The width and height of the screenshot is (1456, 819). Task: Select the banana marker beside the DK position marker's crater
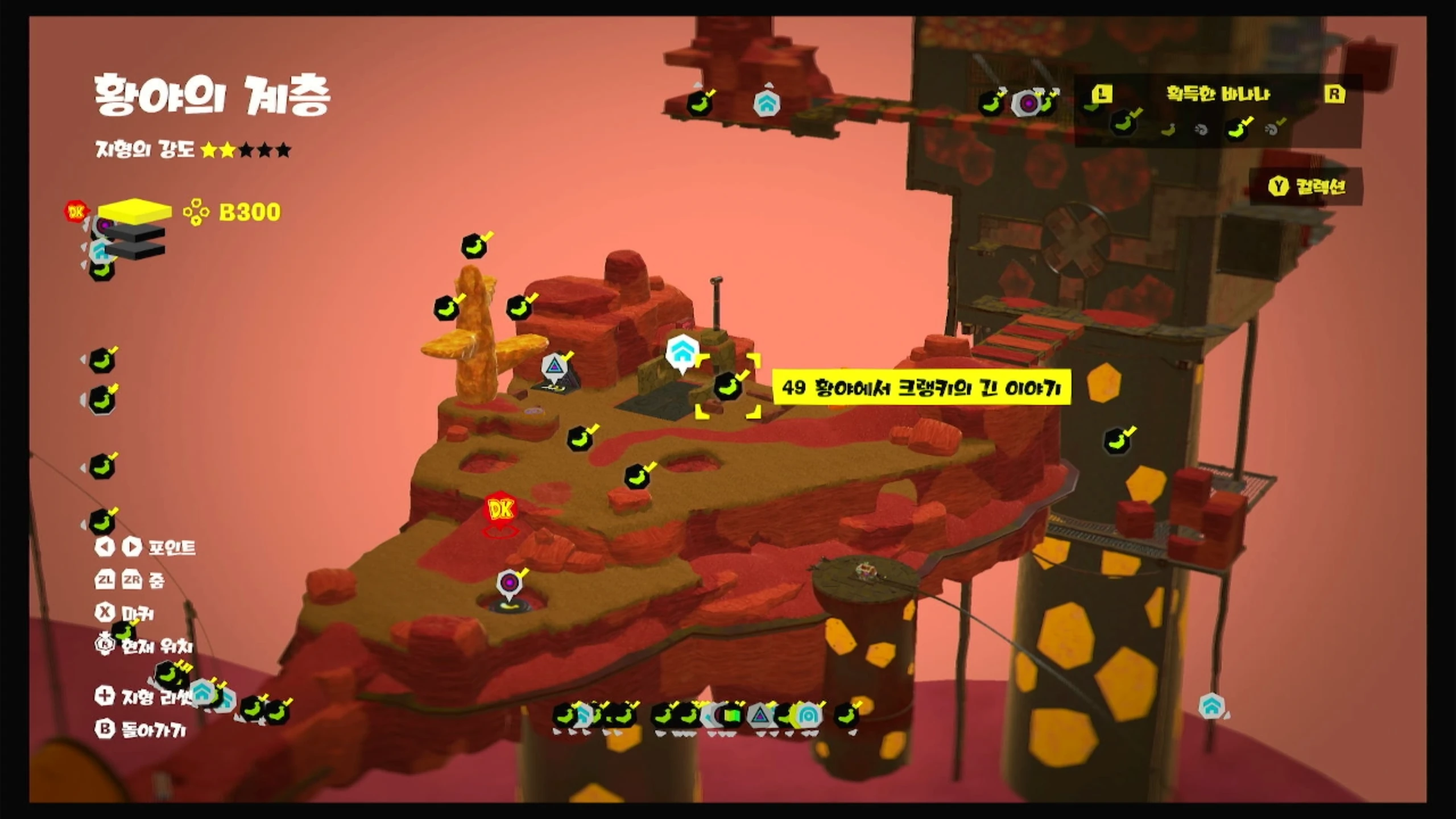click(x=637, y=477)
